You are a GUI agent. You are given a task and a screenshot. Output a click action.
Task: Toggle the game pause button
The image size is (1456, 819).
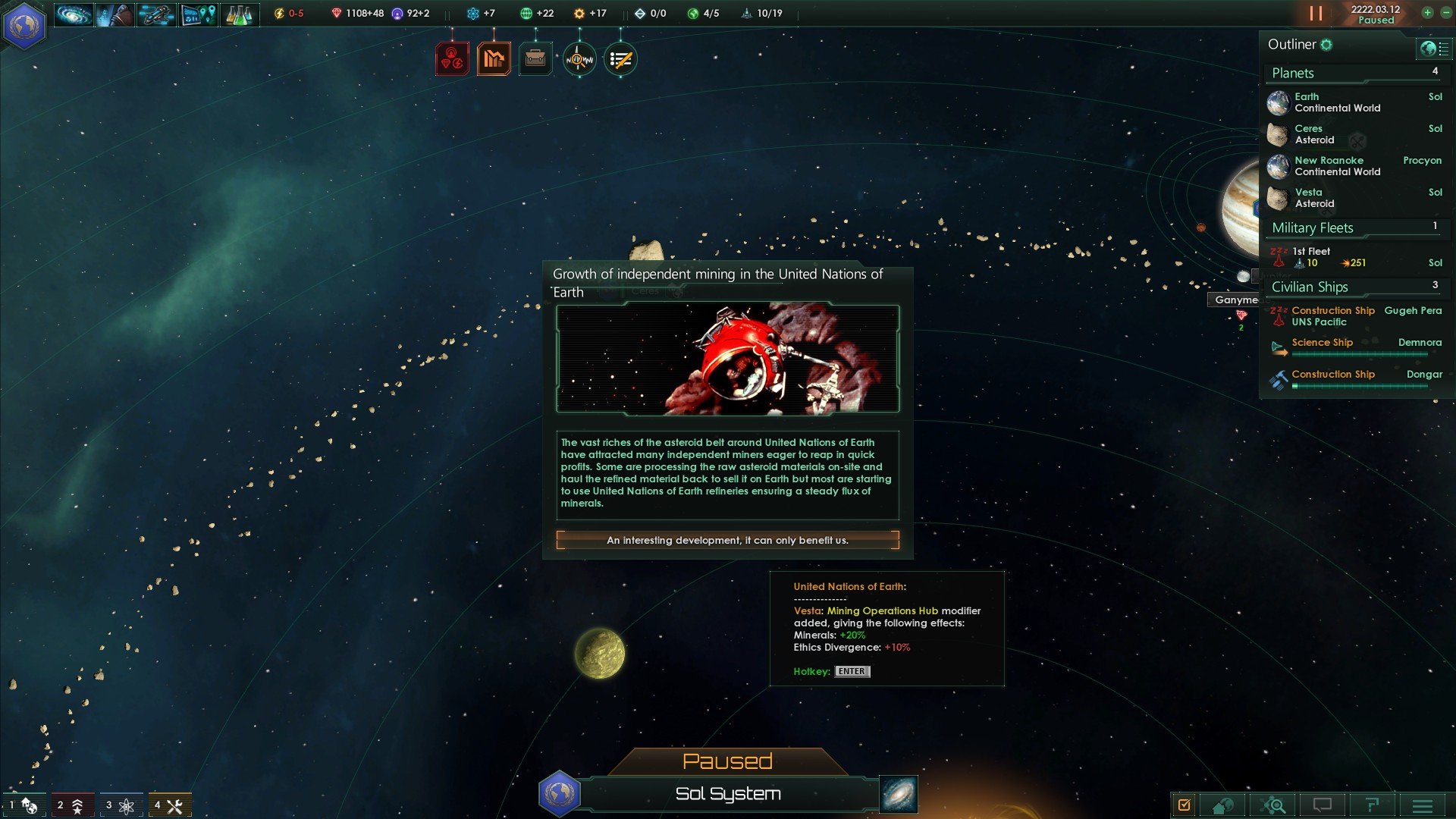point(1316,14)
